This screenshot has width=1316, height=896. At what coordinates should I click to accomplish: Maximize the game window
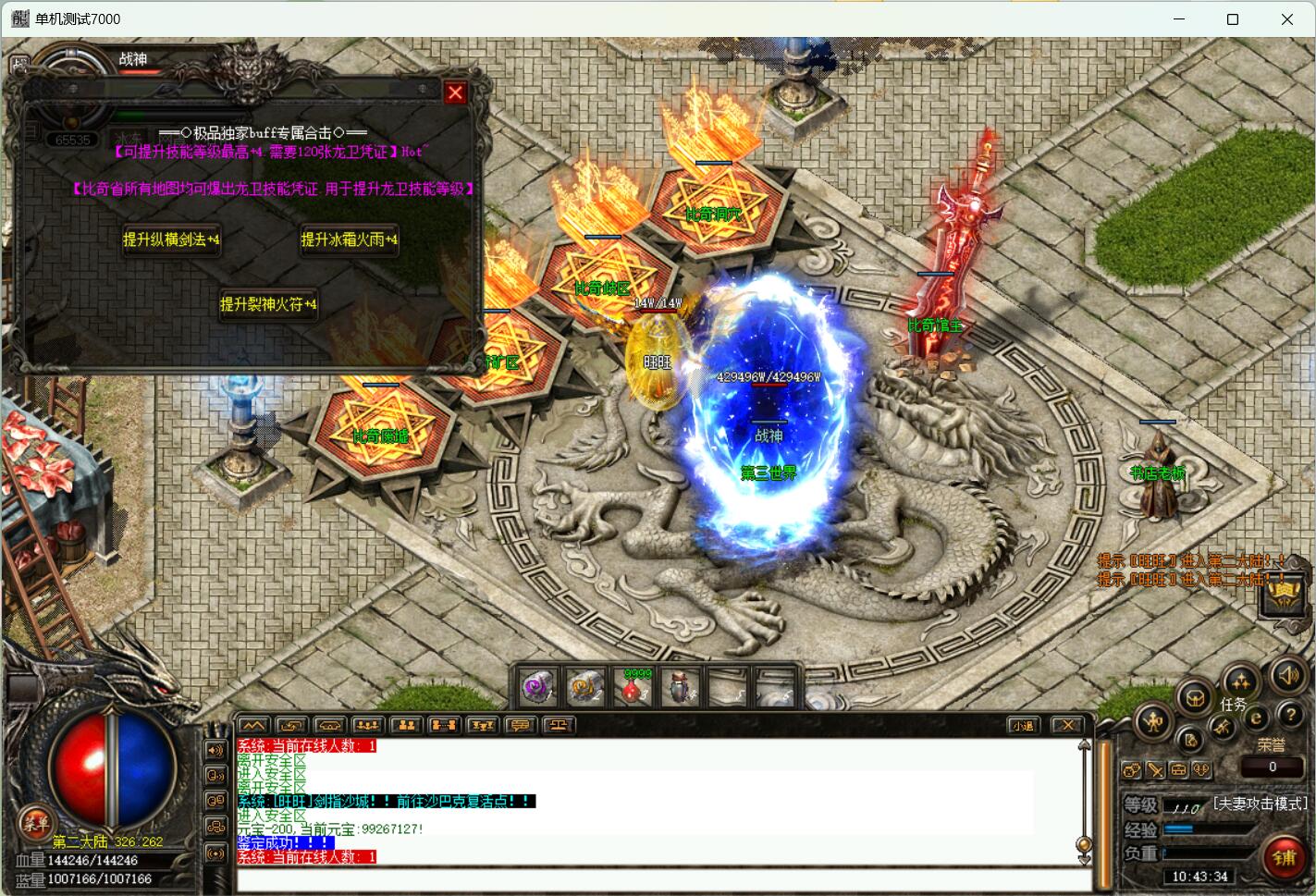click(1232, 18)
